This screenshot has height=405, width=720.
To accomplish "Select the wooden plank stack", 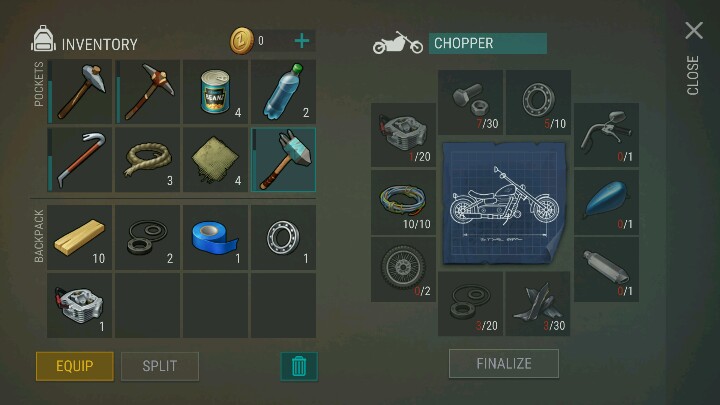I will pyautogui.click(x=80, y=238).
